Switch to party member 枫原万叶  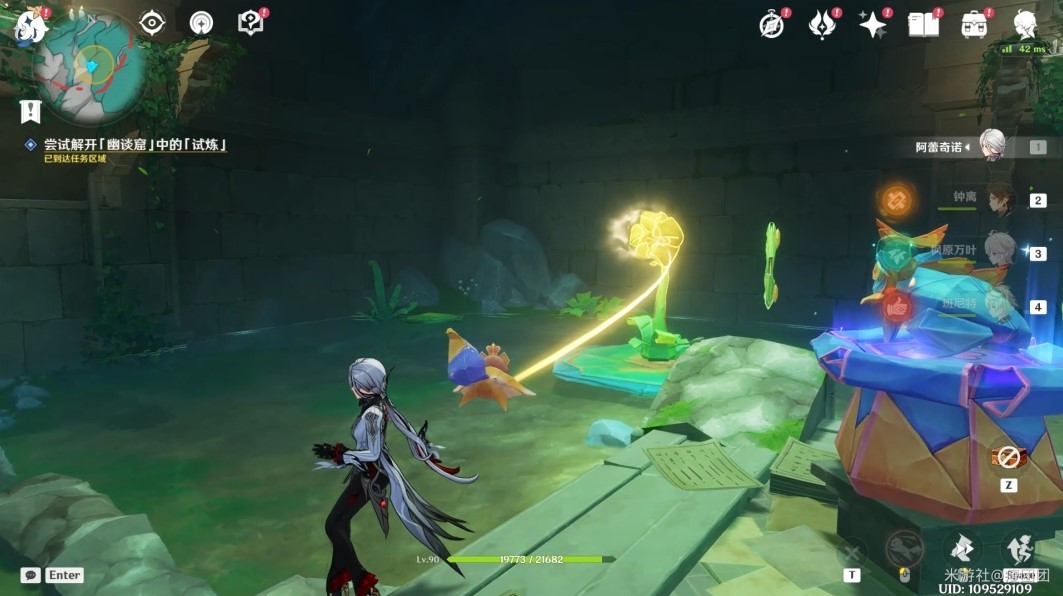[x=999, y=253]
